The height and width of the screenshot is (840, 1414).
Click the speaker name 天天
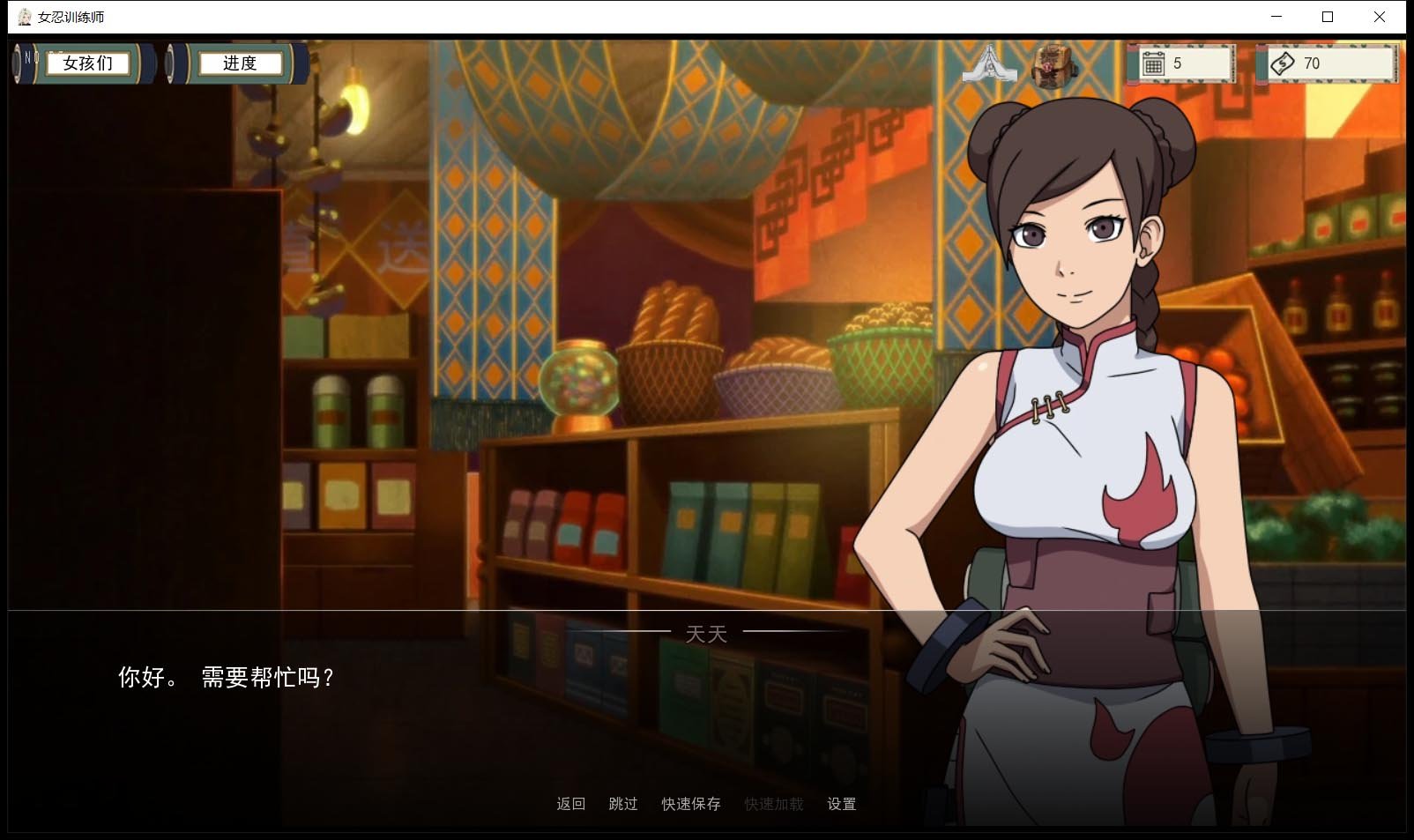tap(706, 633)
